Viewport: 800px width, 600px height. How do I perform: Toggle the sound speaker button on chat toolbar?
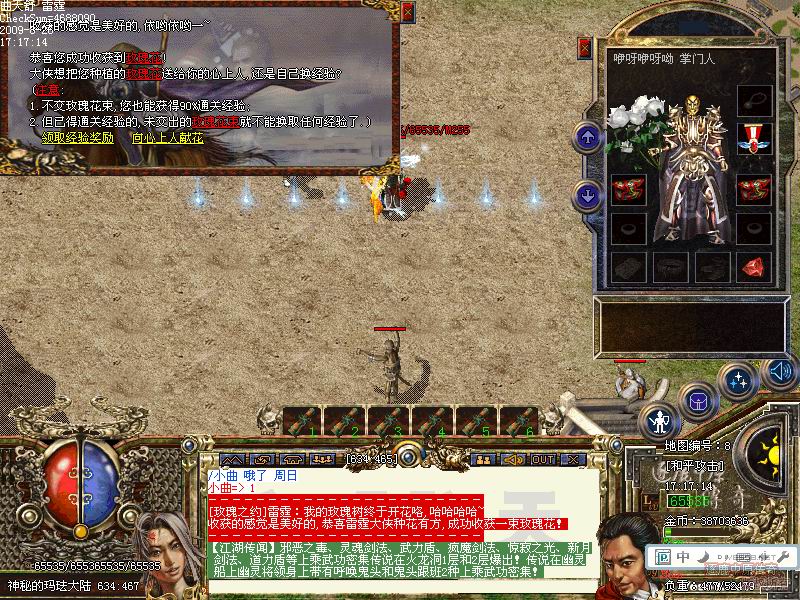click(514, 459)
